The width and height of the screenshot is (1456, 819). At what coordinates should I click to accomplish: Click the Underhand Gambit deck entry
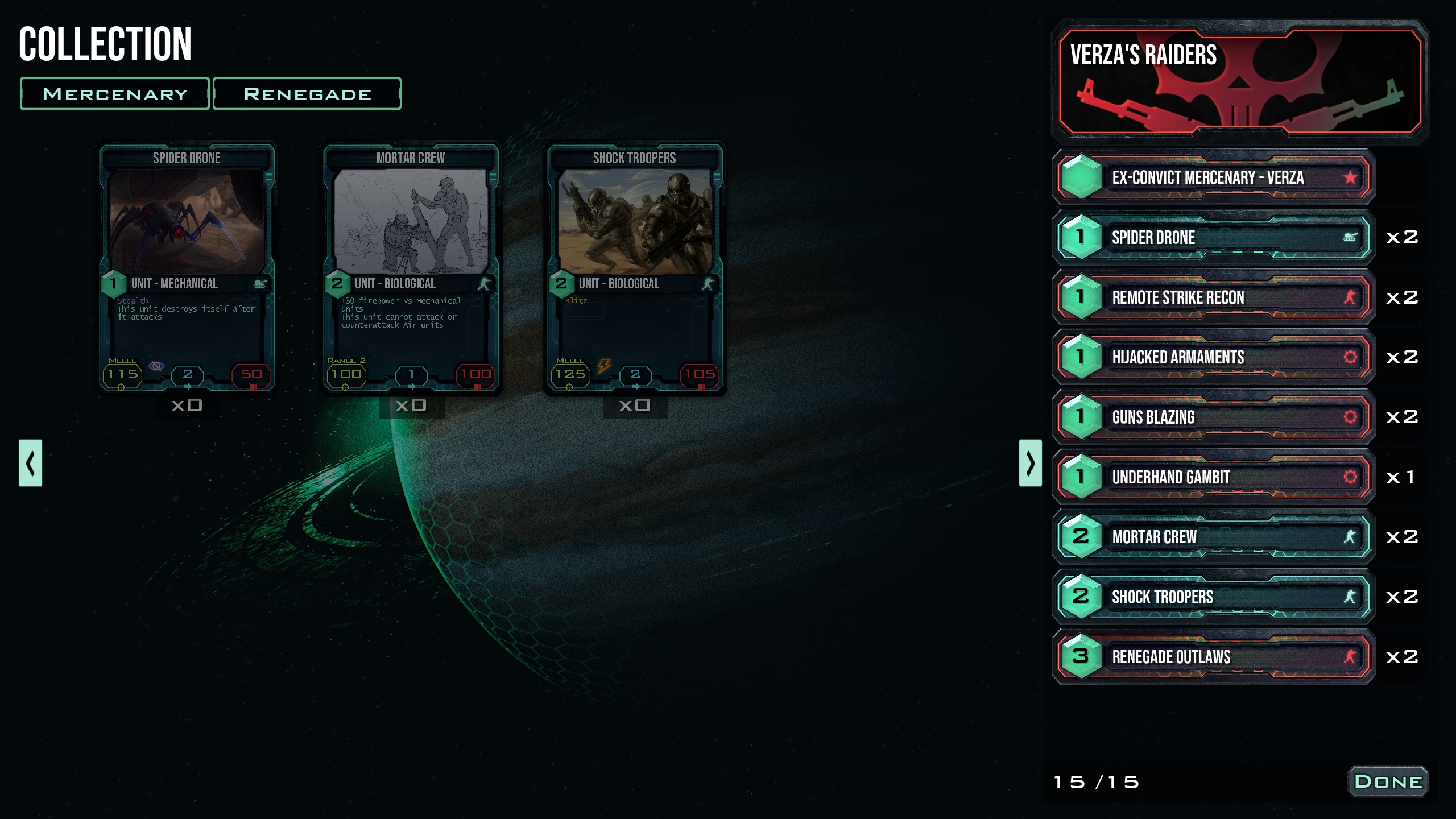click(1214, 477)
